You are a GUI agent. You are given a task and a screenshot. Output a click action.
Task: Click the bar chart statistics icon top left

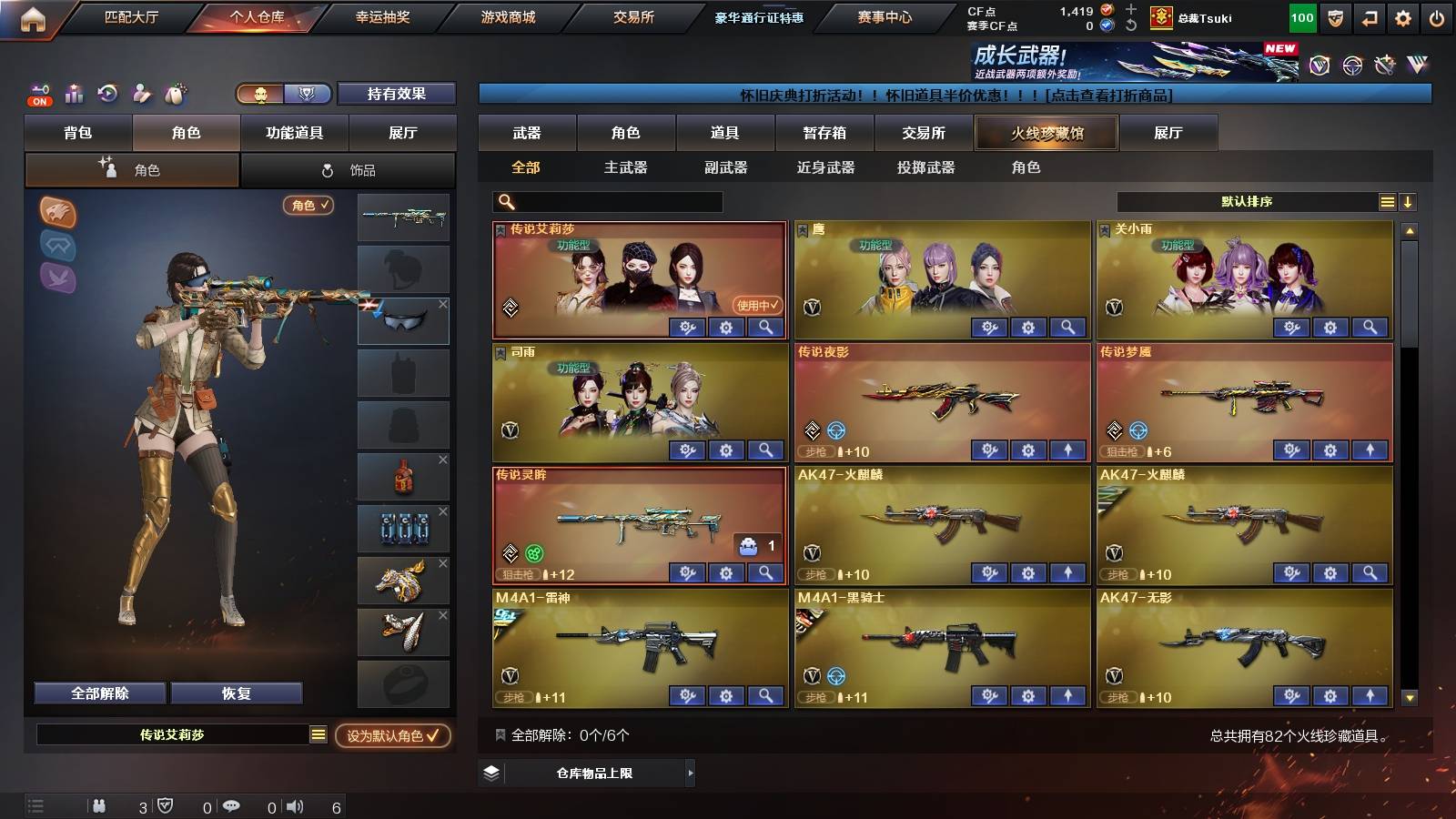[x=73, y=94]
